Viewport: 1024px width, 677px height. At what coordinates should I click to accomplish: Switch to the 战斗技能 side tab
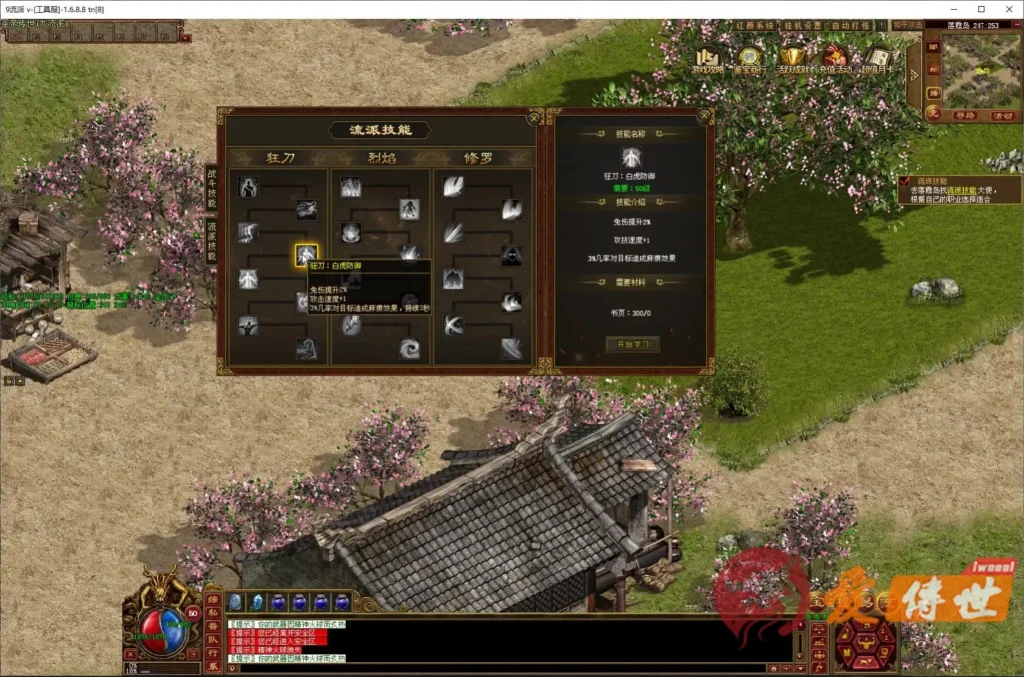coord(211,189)
